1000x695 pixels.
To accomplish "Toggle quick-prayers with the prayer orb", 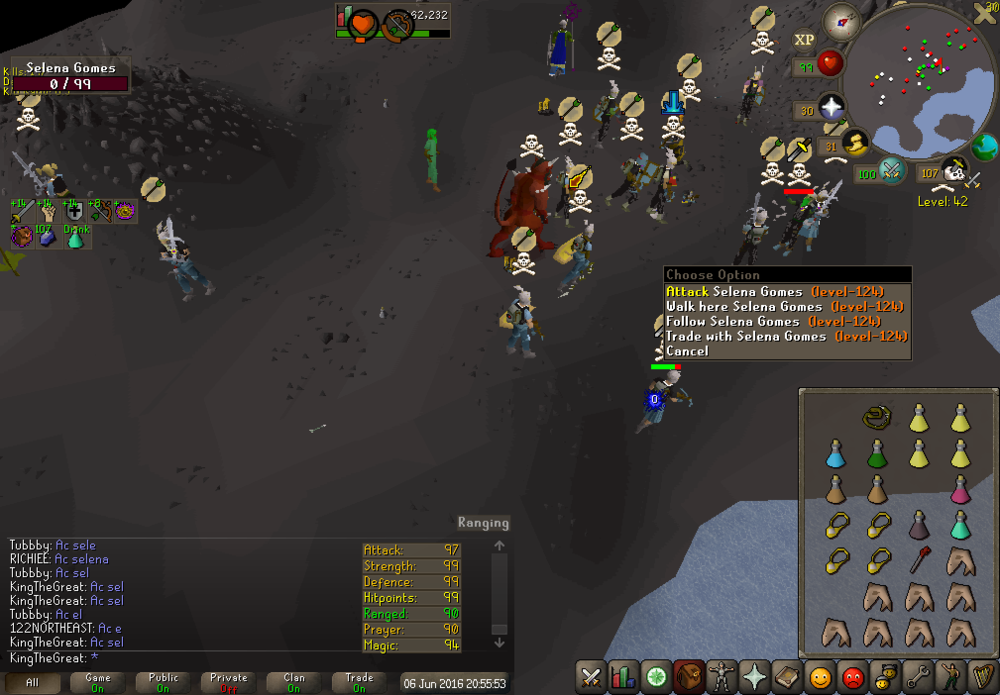I will pyautogui.click(x=830, y=109).
